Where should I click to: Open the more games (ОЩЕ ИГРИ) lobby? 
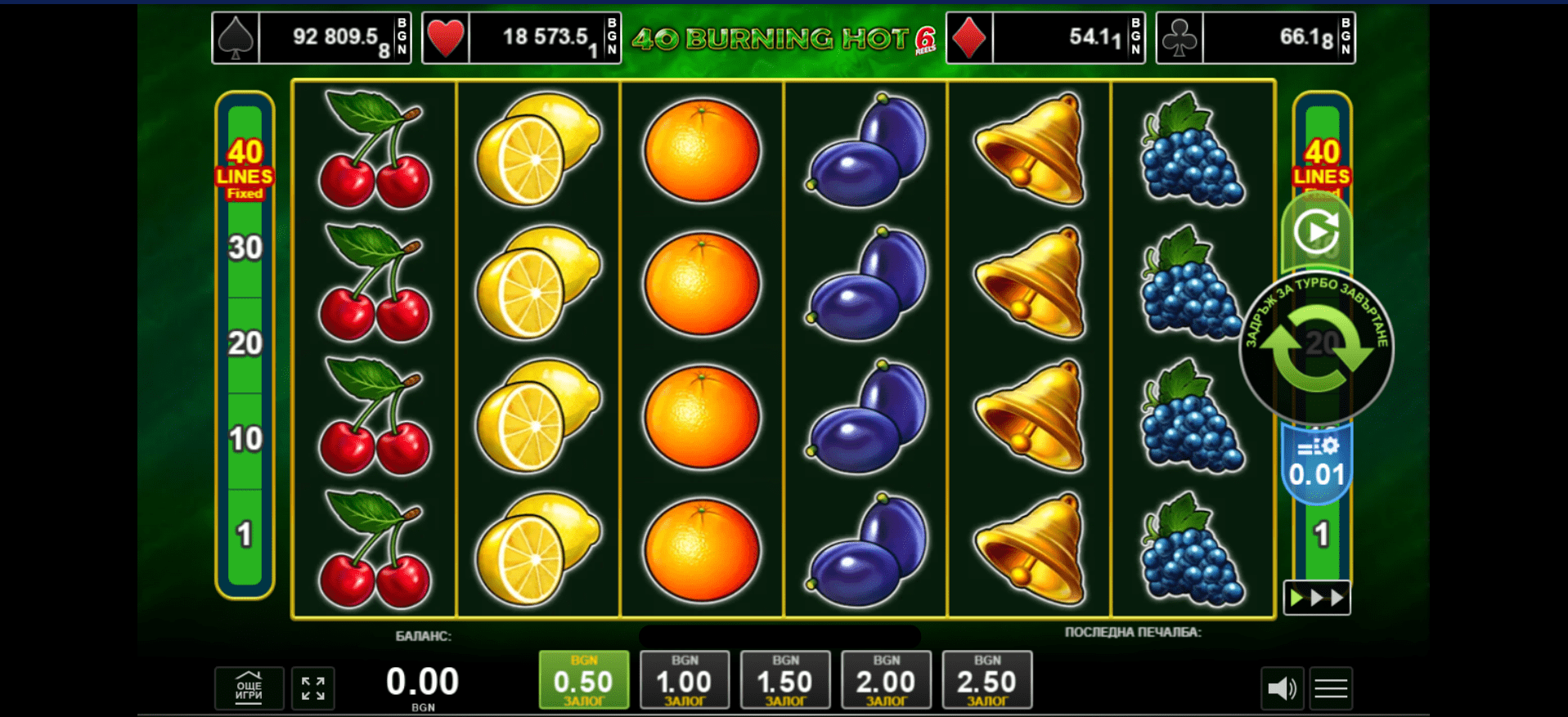coord(249,688)
